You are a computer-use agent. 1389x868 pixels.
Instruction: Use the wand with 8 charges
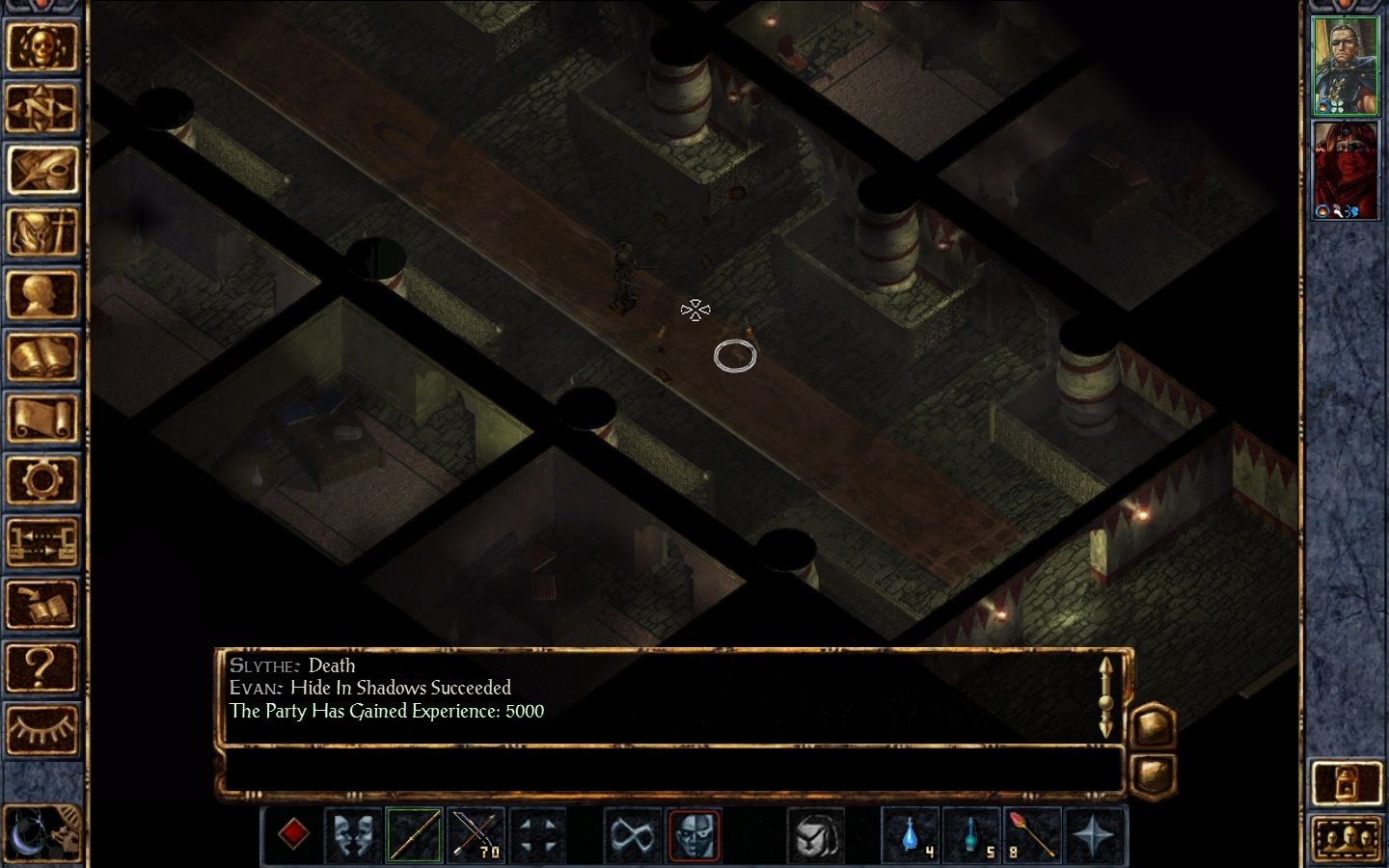coord(1032,834)
